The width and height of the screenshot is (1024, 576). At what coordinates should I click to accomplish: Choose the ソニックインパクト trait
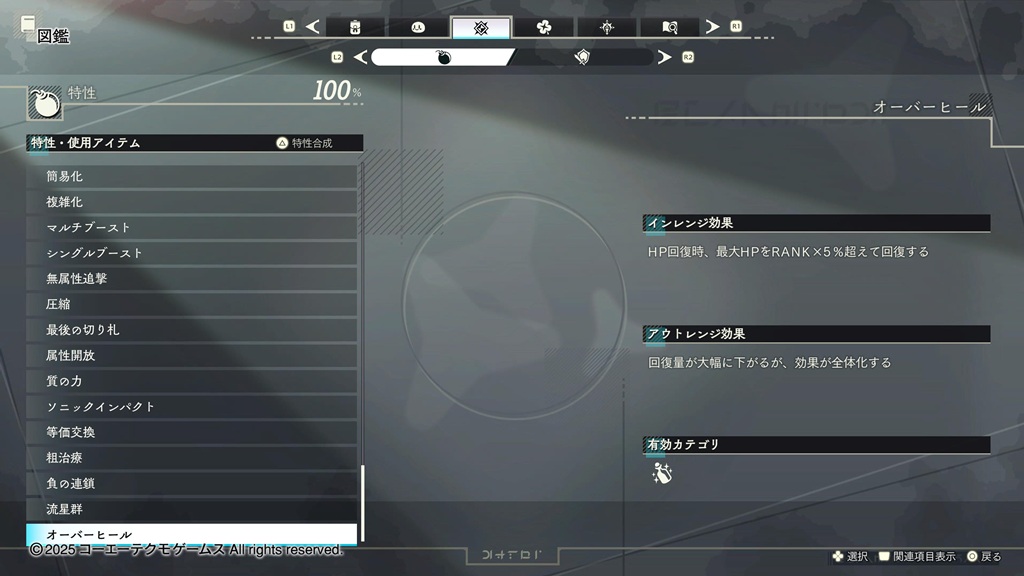pyautogui.click(x=191, y=407)
